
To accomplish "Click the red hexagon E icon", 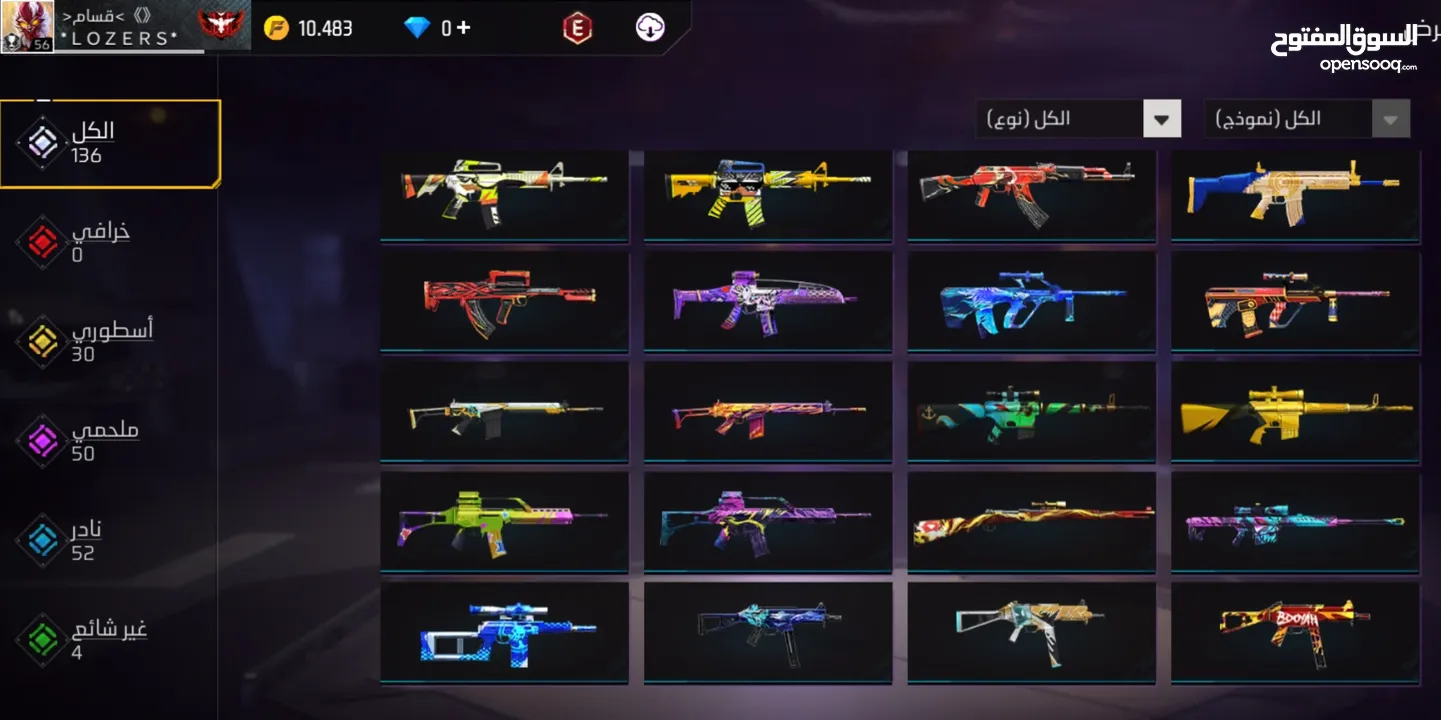I will pos(577,28).
